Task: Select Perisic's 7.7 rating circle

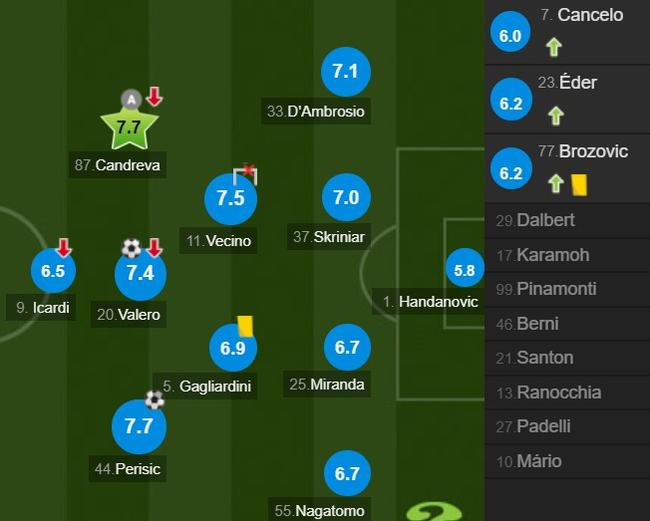Action: pyautogui.click(x=139, y=426)
